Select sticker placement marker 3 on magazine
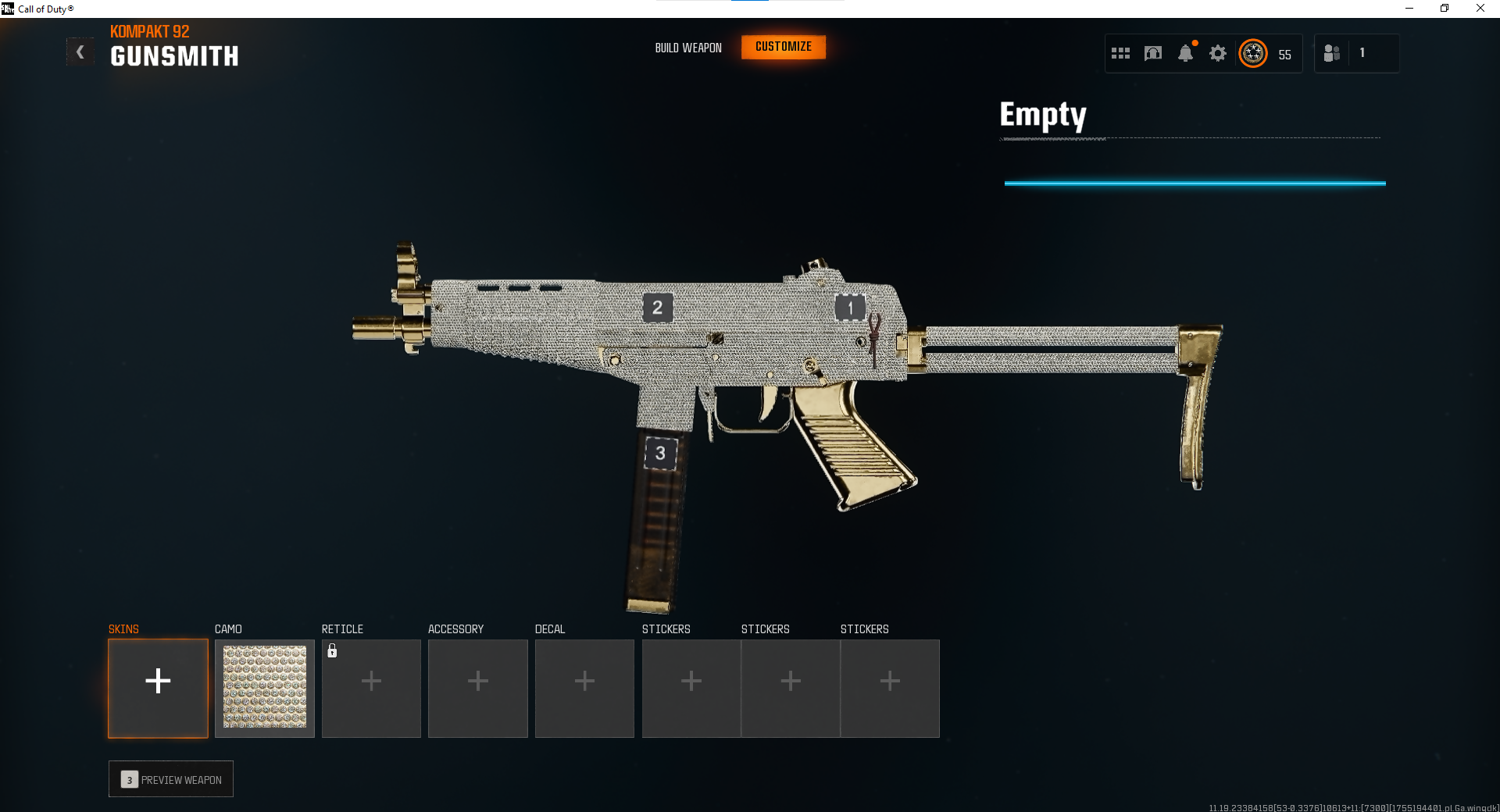Viewport: 1500px width, 812px height. coord(660,453)
